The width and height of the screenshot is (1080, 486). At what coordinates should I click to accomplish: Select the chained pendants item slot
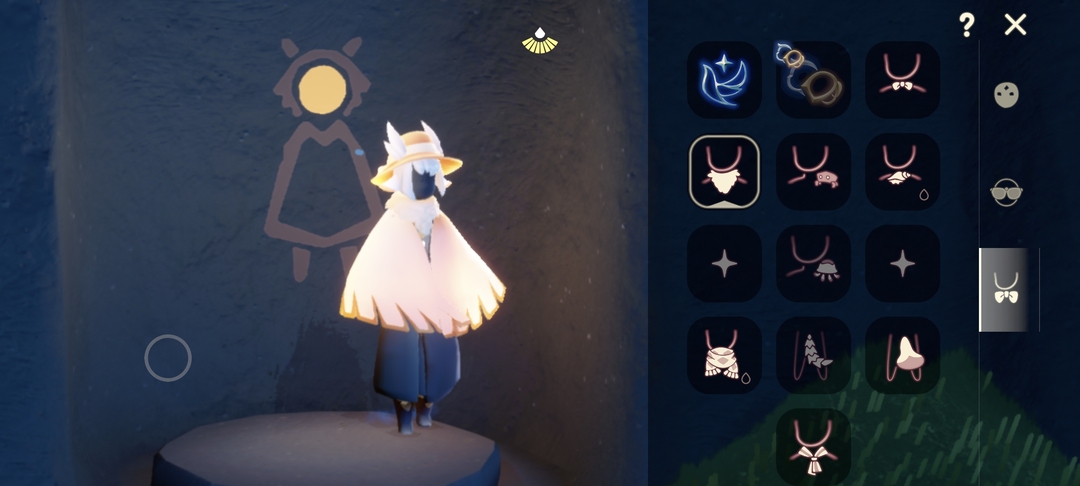[x=813, y=80]
